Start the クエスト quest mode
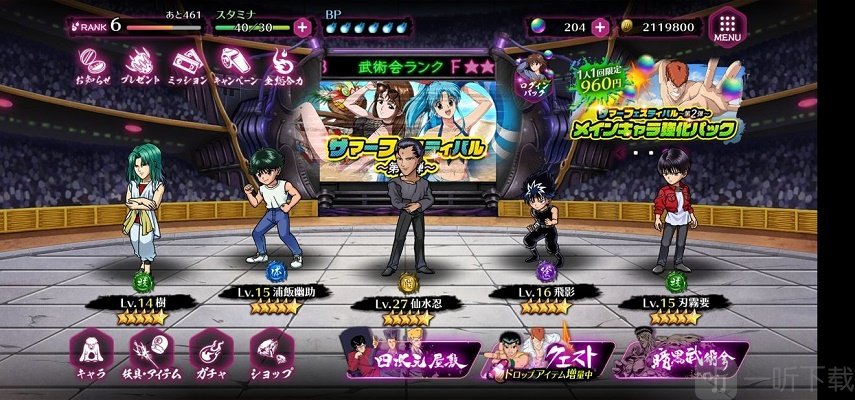The height and width of the screenshot is (400, 855). pos(546,358)
